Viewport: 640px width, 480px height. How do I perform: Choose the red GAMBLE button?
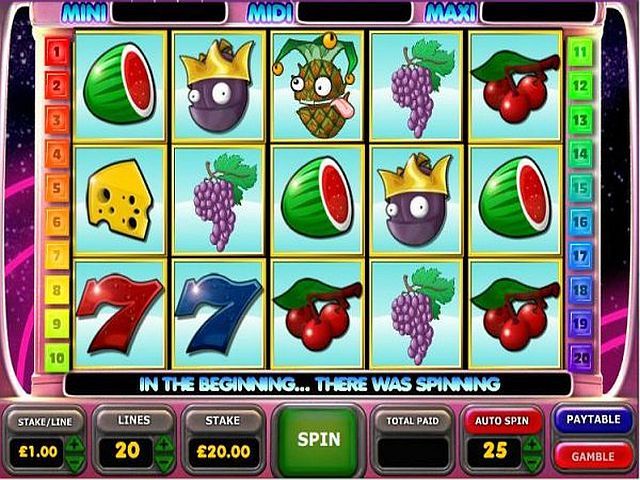(x=593, y=456)
